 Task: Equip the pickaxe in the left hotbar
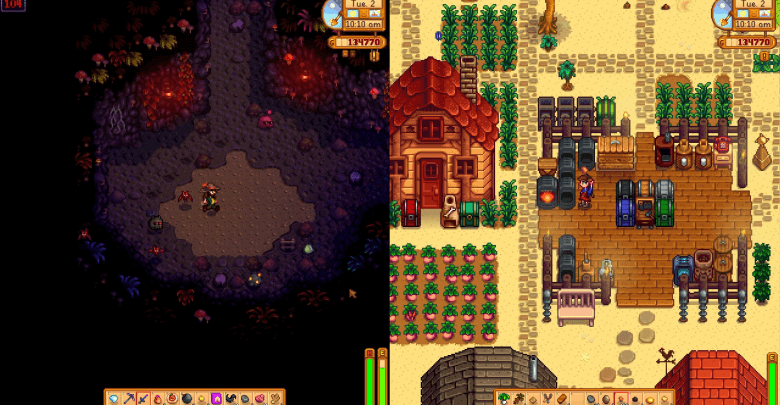(x=128, y=398)
